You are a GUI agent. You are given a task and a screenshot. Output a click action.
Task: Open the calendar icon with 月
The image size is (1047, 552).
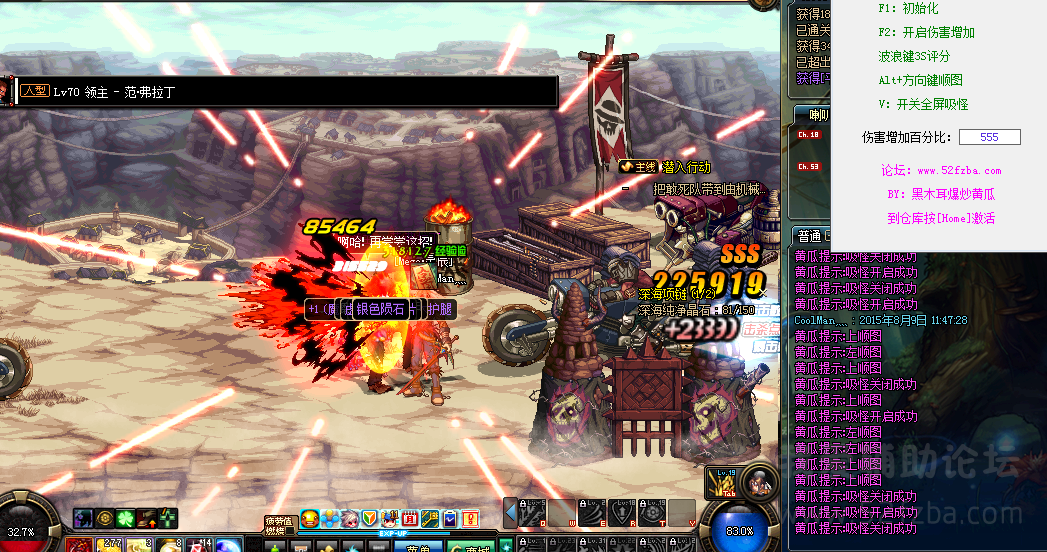point(409,518)
